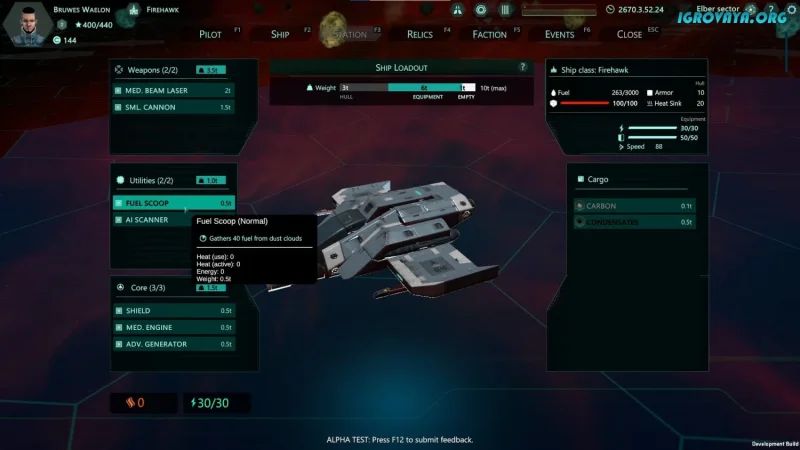Image resolution: width=800 pixels, height=450 pixels.
Task: Select the Shield core component
Action: point(173,311)
